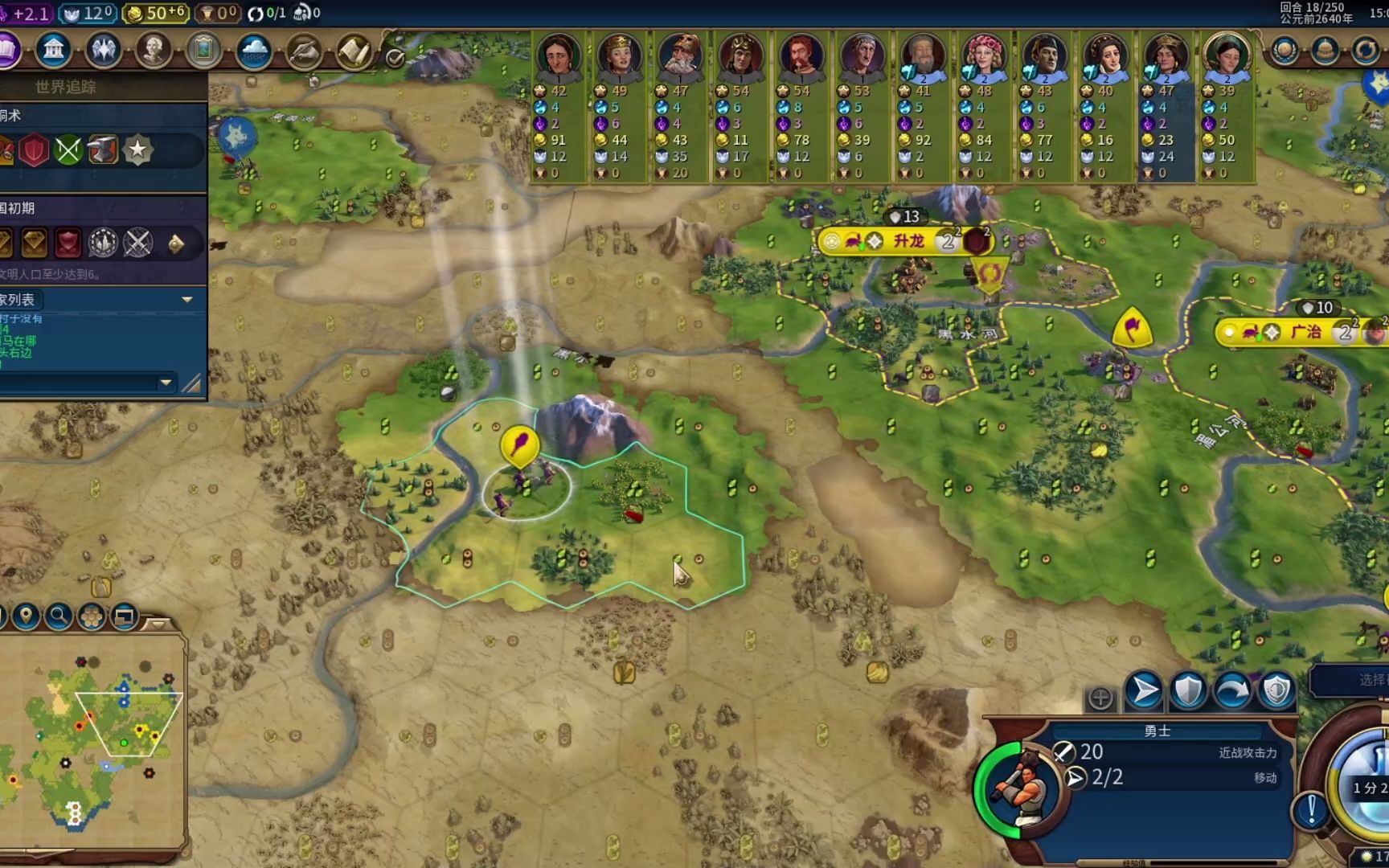Screen dimensions: 1389x868
Task: Toggle the hex lens options above the minimap
Action: 92,616
